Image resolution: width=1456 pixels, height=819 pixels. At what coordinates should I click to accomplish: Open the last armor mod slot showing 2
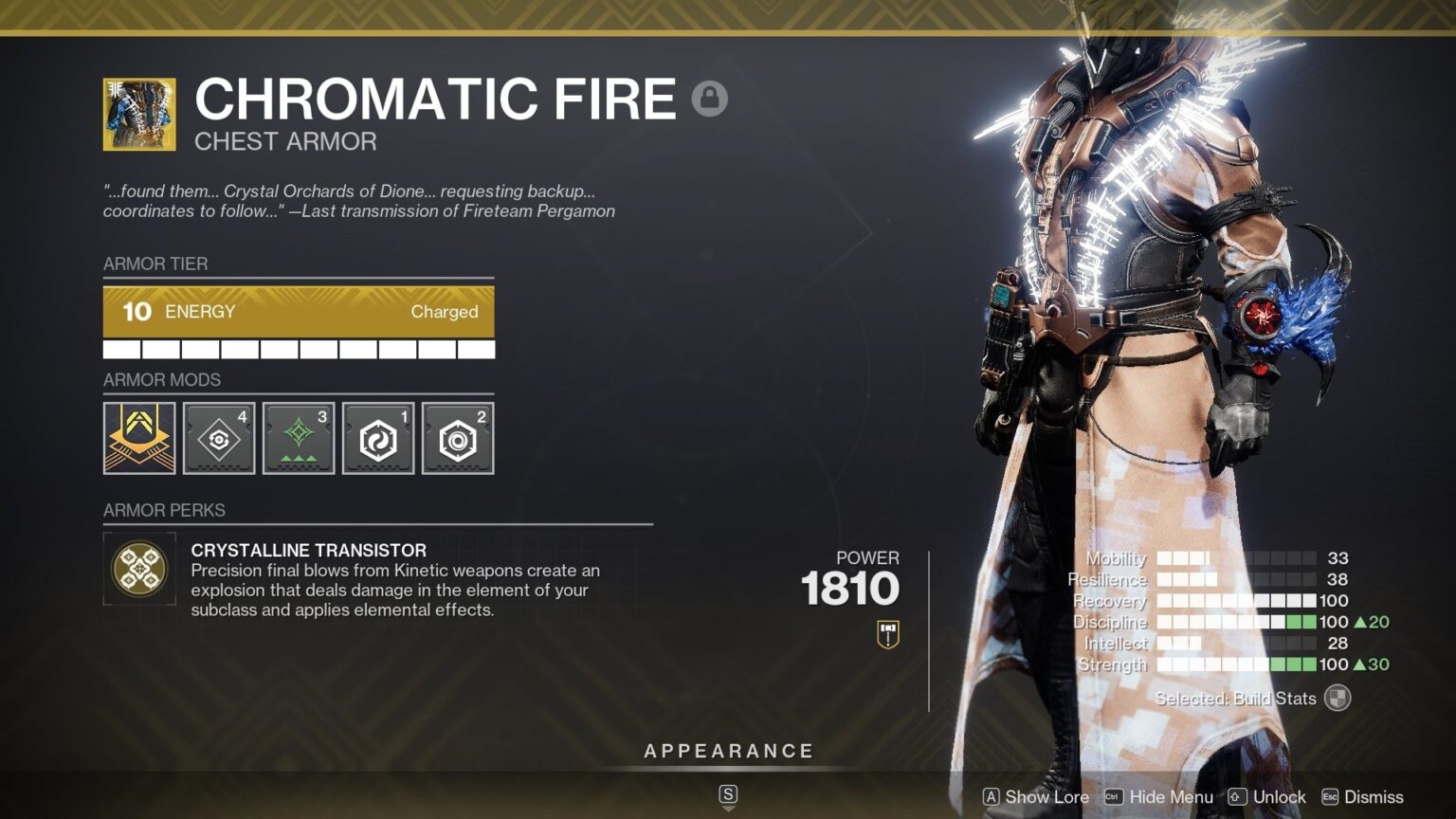[457, 437]
